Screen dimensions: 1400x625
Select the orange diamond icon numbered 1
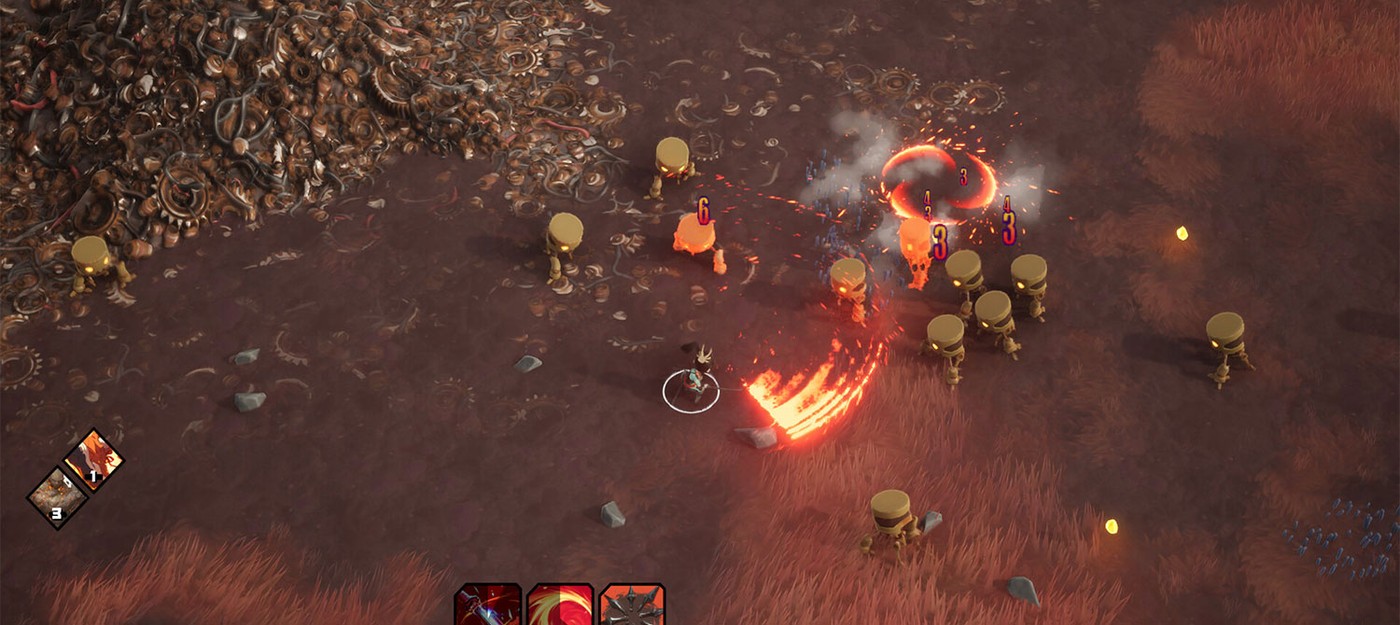[94, 461]
